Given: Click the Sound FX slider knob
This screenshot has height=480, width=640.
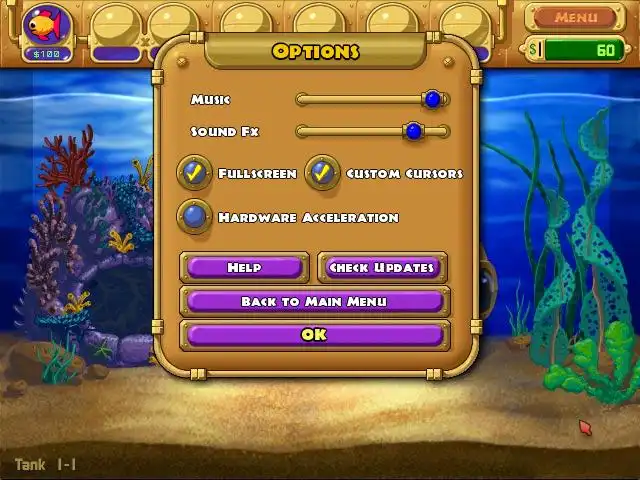Looking at the screenshot, I should pyautogui.click(x=413, y=131).
